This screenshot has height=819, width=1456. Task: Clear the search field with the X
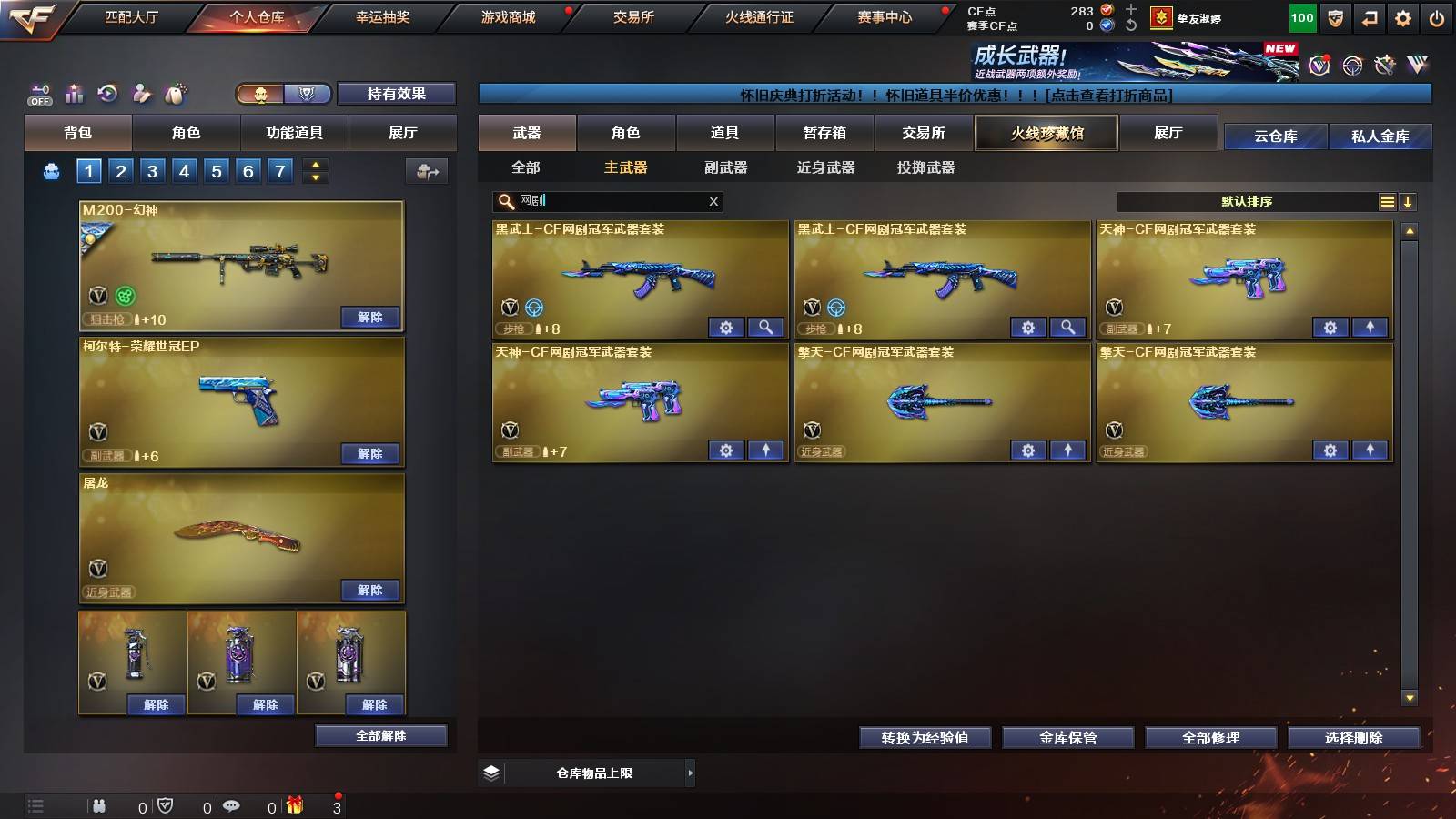pyautogui.click(x=713, y=201)
